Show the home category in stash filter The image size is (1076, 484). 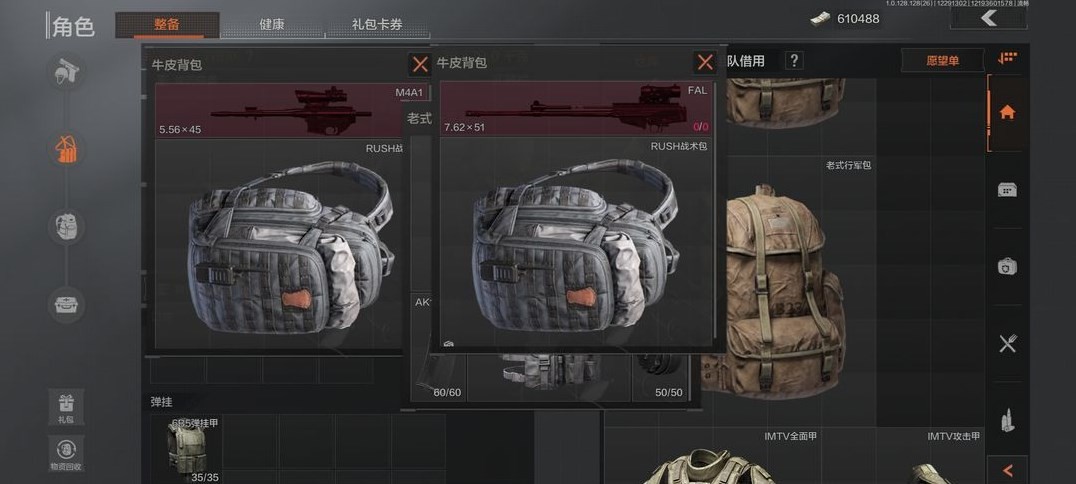coord(1007,112)
